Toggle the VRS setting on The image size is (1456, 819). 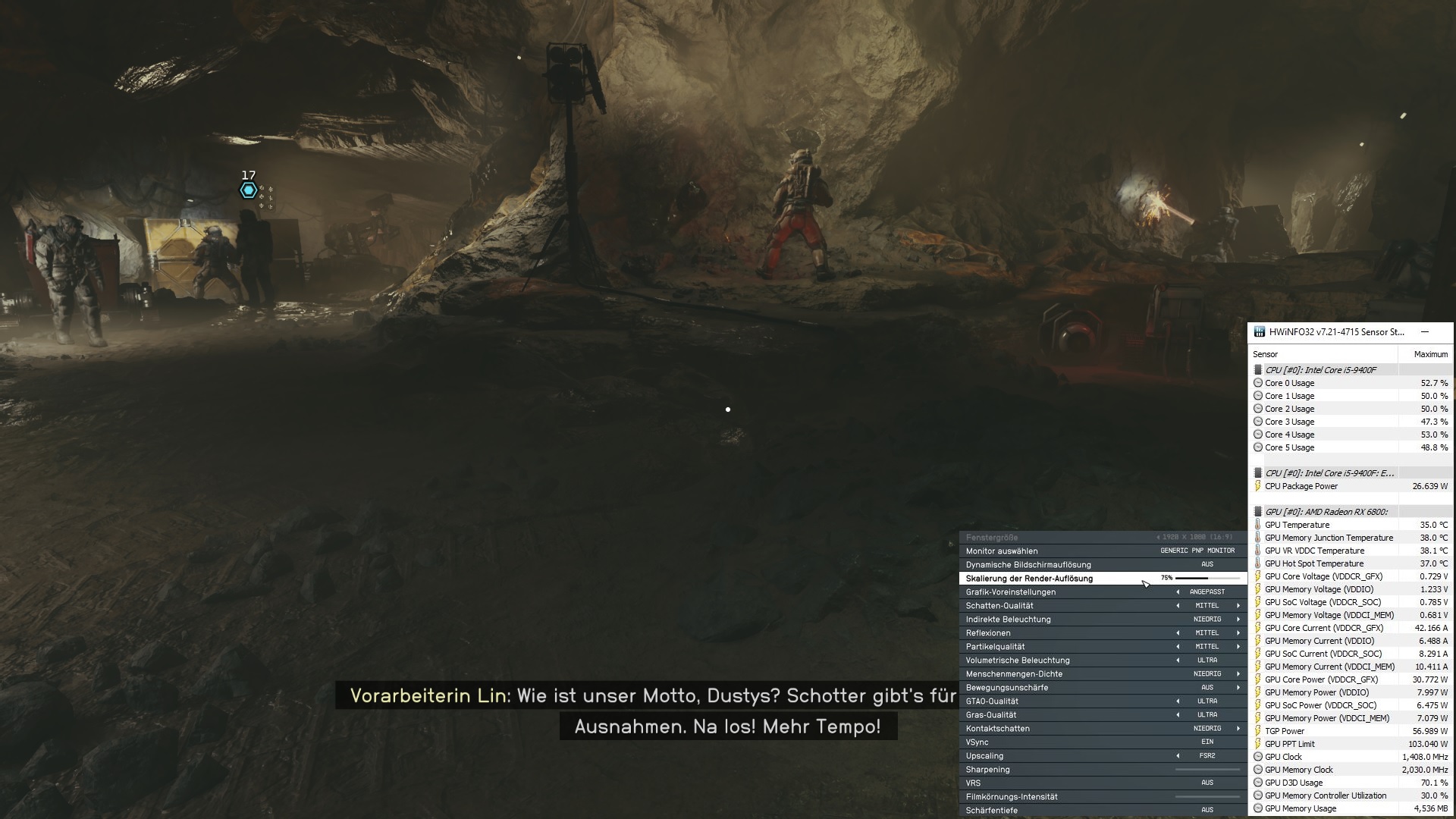click(x=1207, y=783)
